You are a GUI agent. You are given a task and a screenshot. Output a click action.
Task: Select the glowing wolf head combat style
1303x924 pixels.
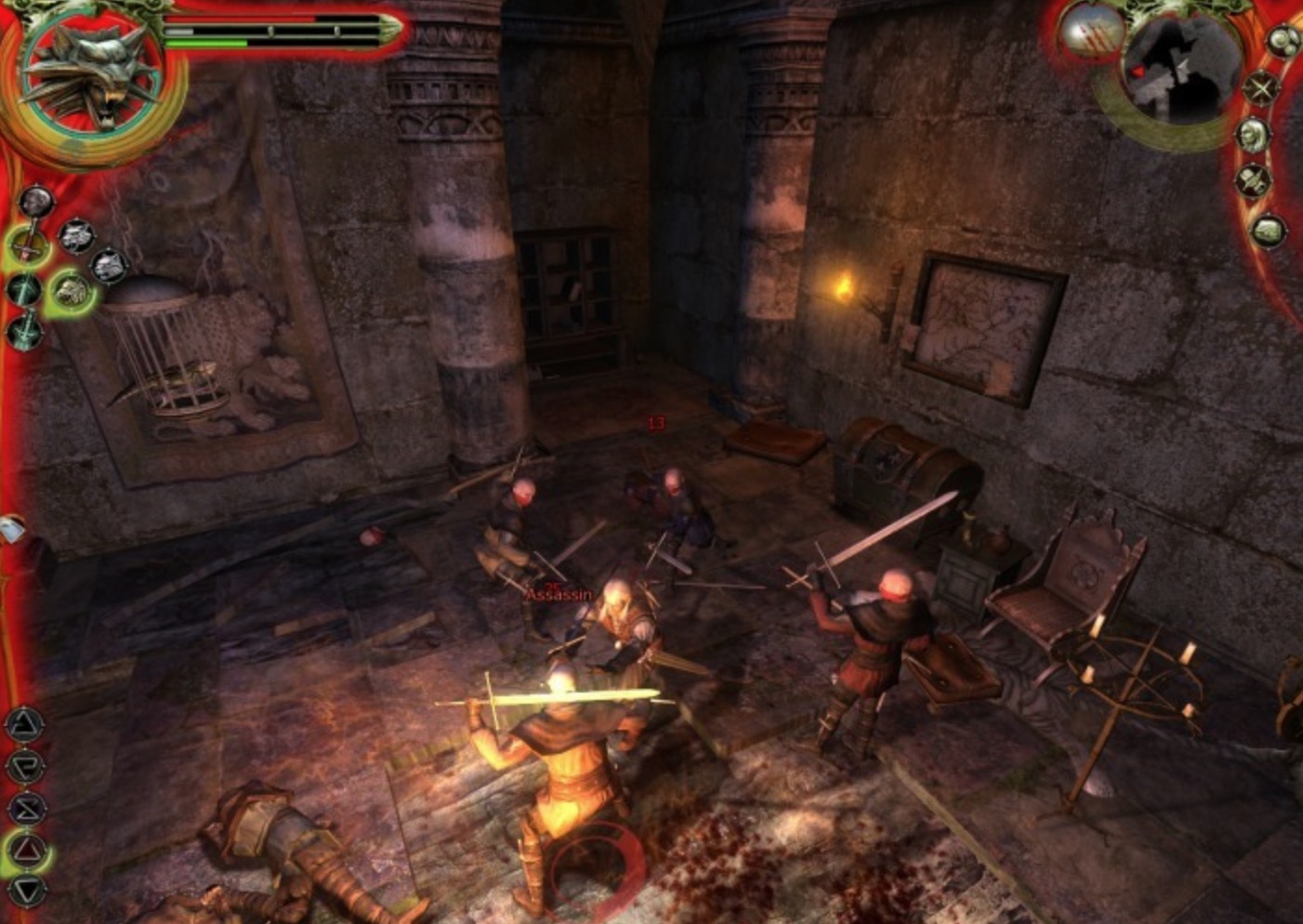coord(70,291)
